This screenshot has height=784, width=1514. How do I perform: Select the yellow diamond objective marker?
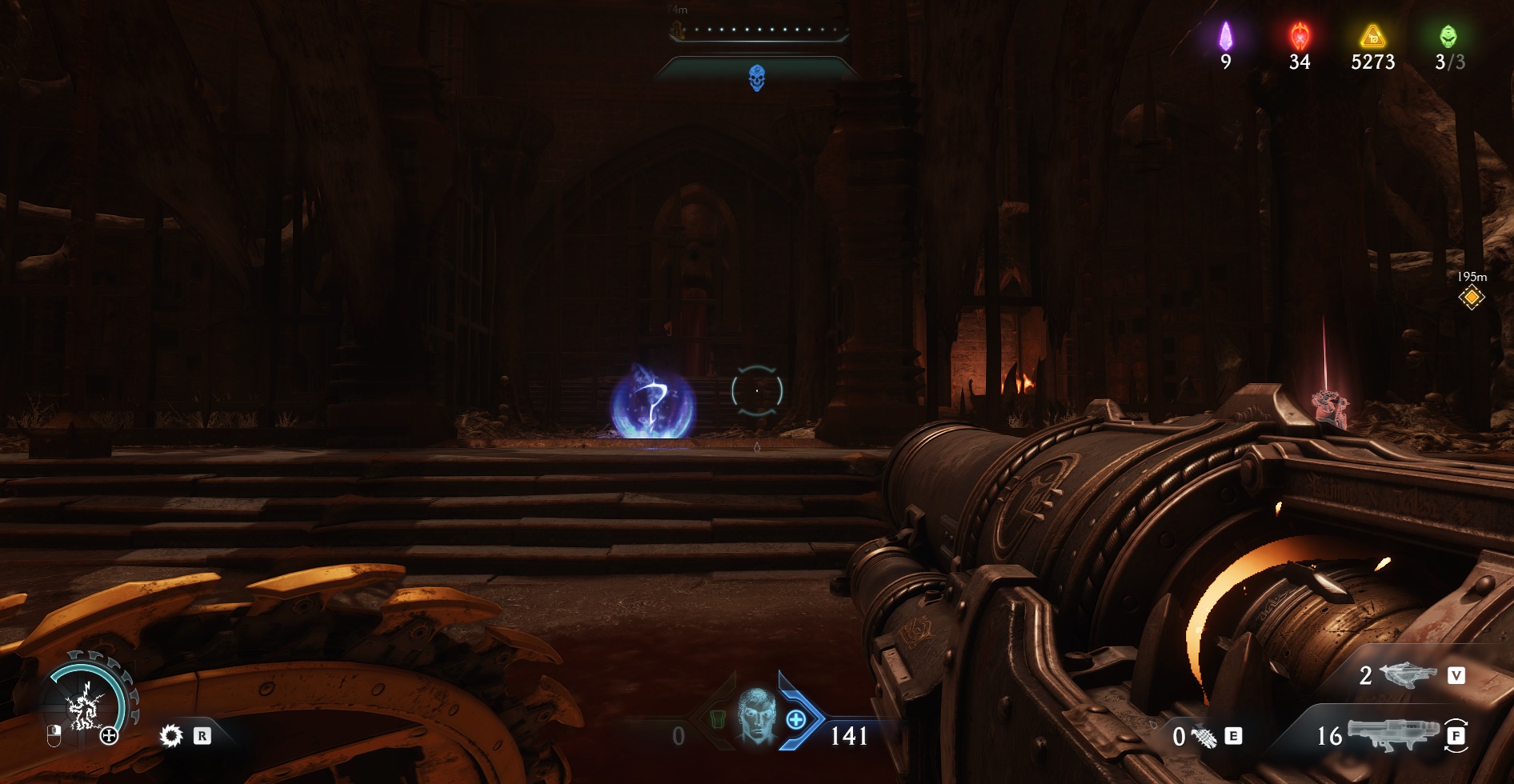1471,298
